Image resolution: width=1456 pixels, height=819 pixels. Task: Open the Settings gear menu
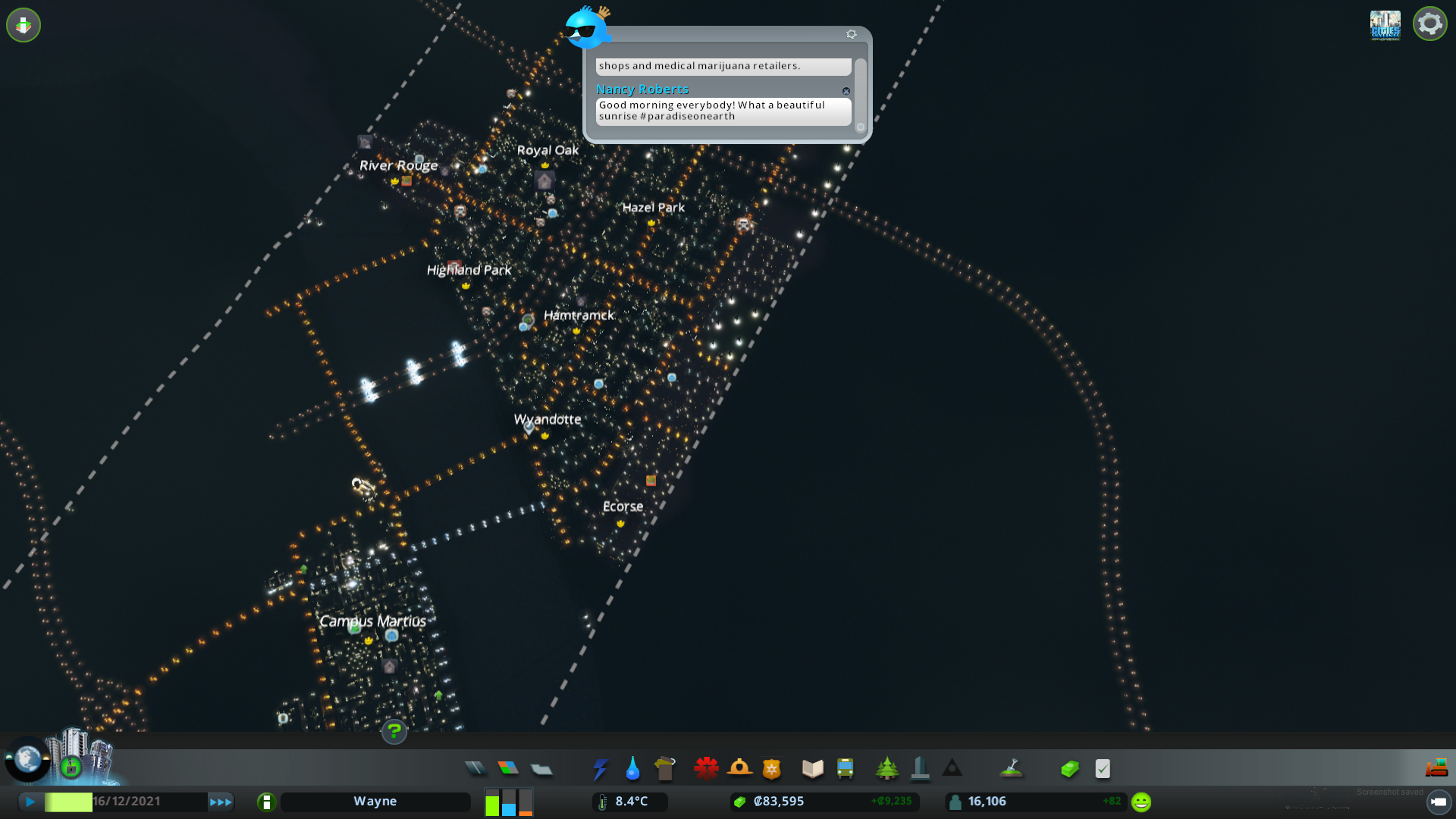(1429, 24)
